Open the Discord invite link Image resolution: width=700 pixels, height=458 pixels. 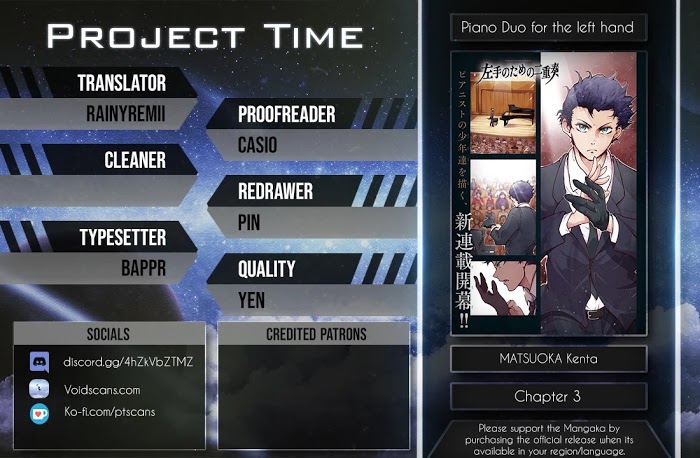point(127,361)
